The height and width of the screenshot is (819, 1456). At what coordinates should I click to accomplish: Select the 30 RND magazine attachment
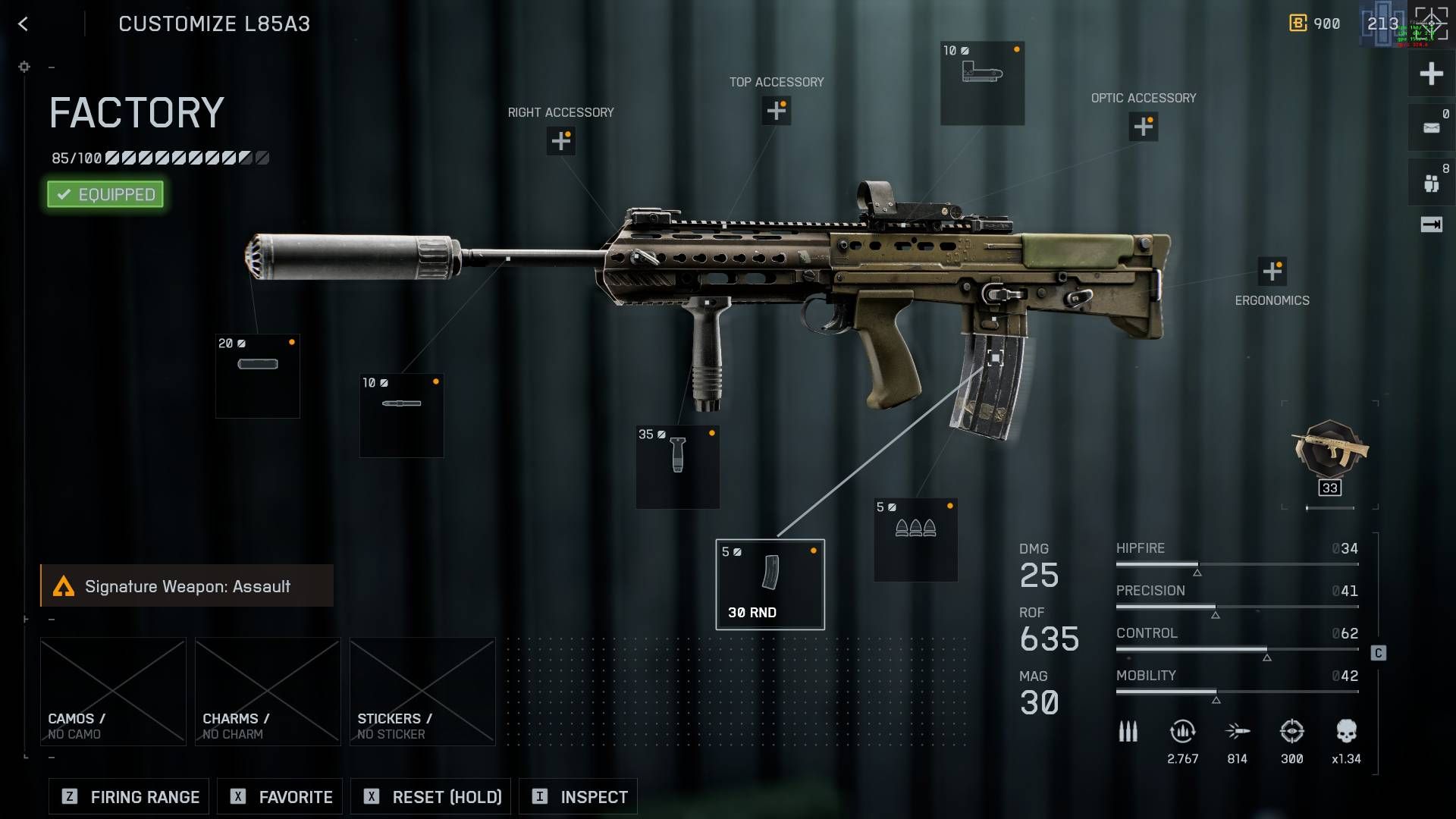(x=769, y=582)
